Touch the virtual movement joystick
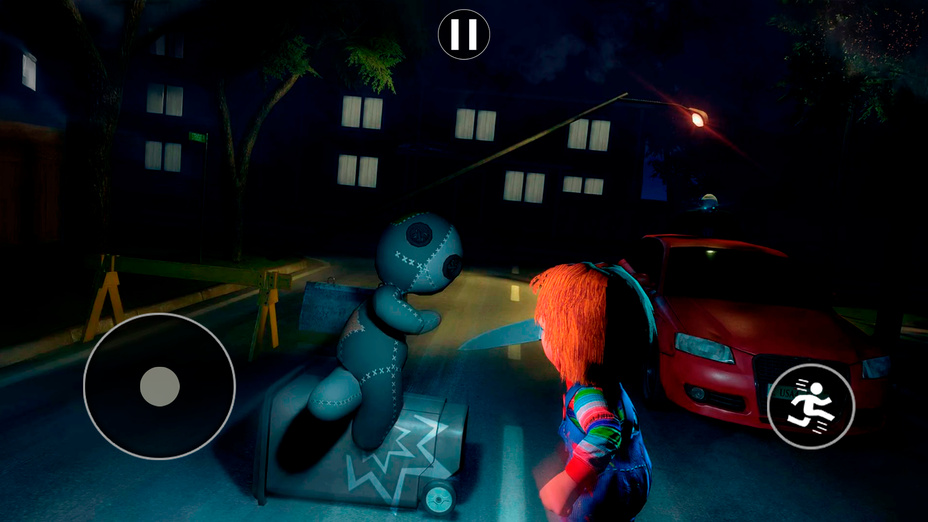928x522 pixels. pyautogui.click(x=159, y=386)
